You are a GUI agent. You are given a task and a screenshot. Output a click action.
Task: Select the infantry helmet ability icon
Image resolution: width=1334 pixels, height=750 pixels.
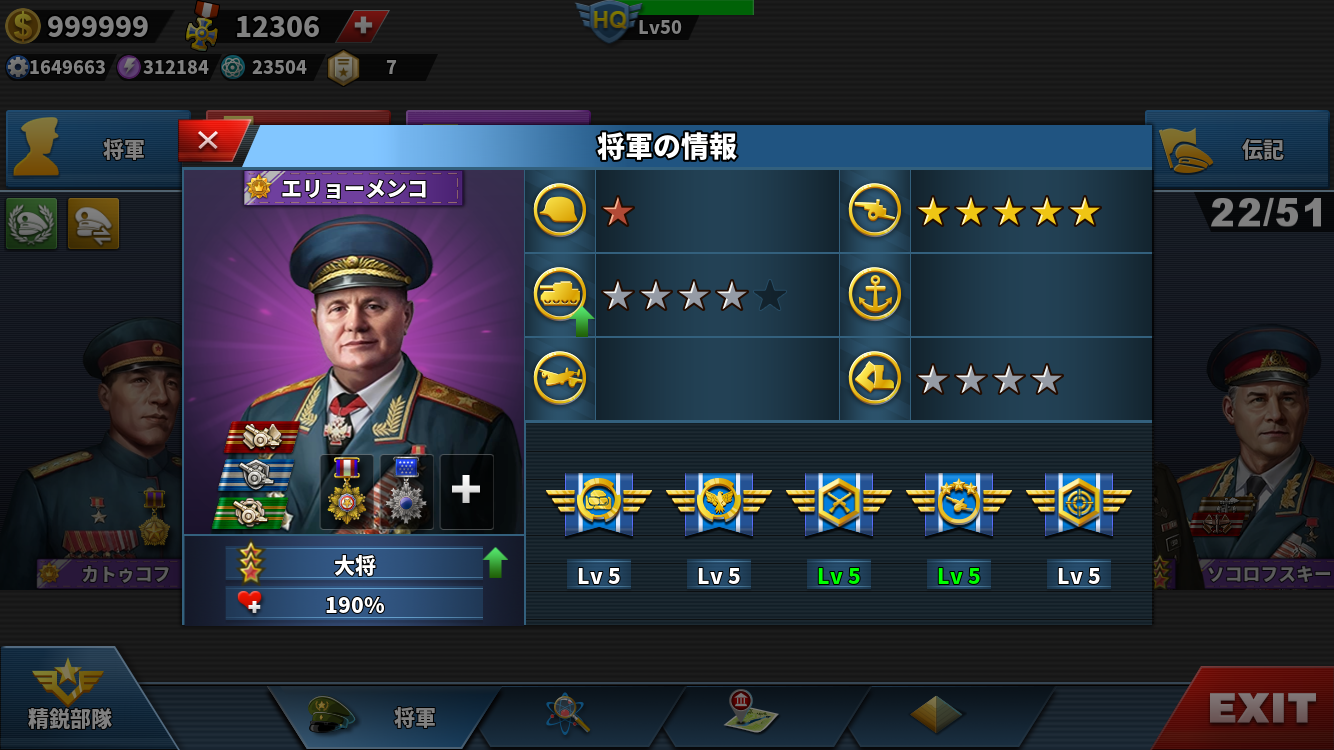pyautogui.click(x=559, y=211)
